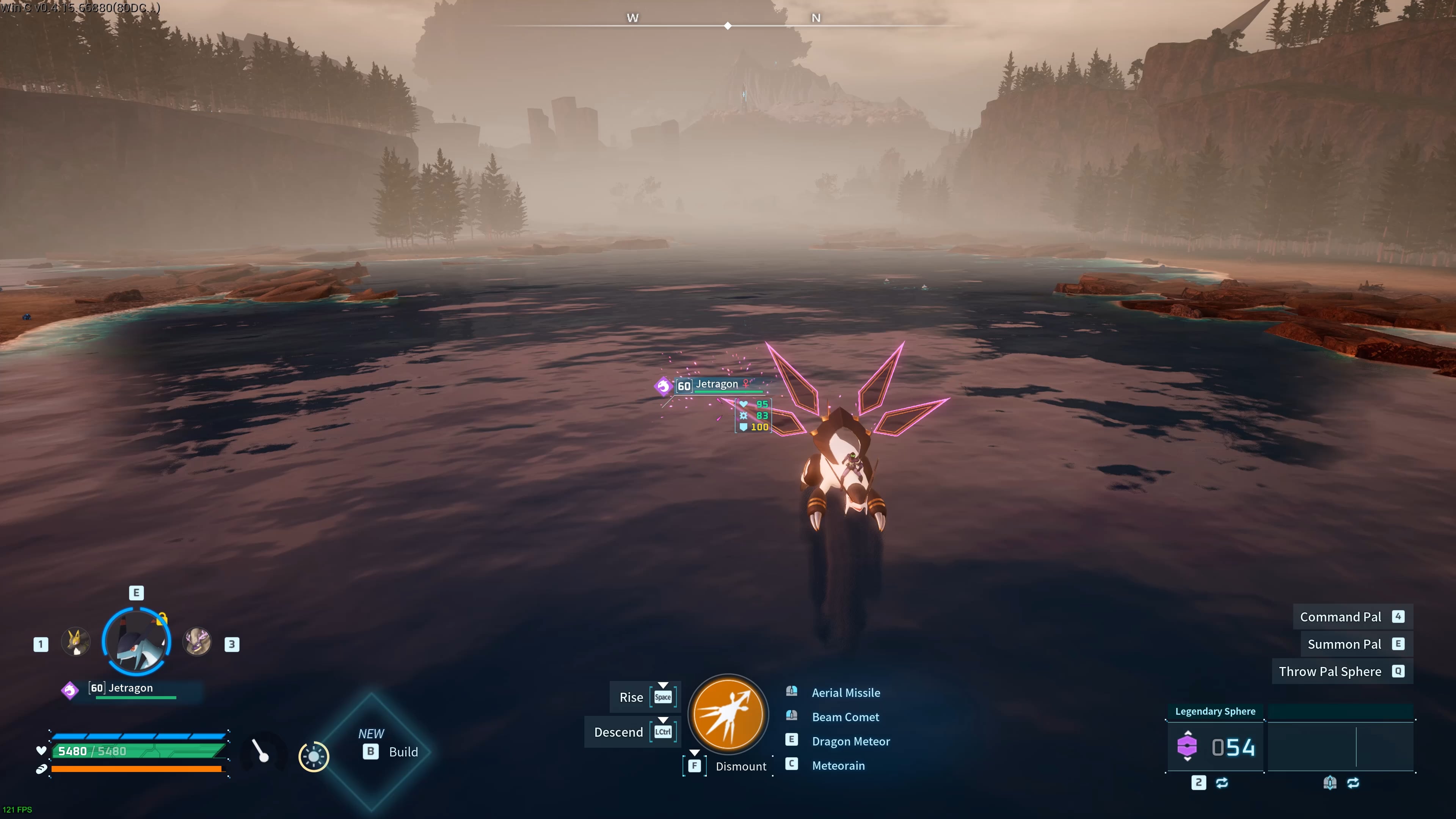Click the Descend control label

(618, 733)
